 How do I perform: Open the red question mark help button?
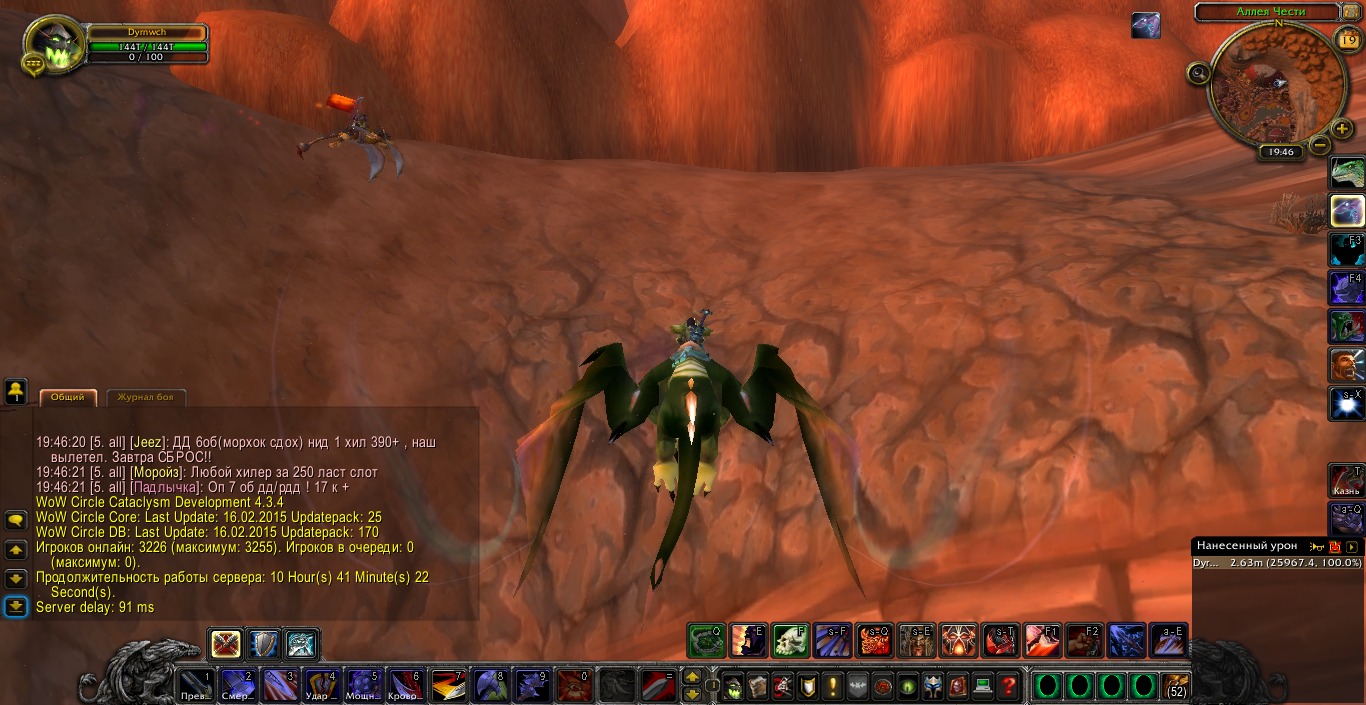coord(1008,686)
